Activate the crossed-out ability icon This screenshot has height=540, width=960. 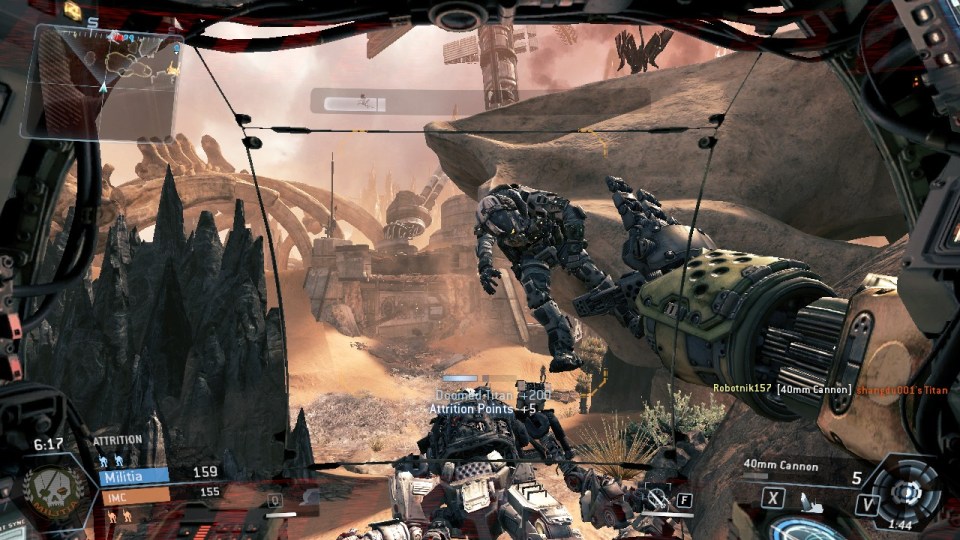point(657,498)
